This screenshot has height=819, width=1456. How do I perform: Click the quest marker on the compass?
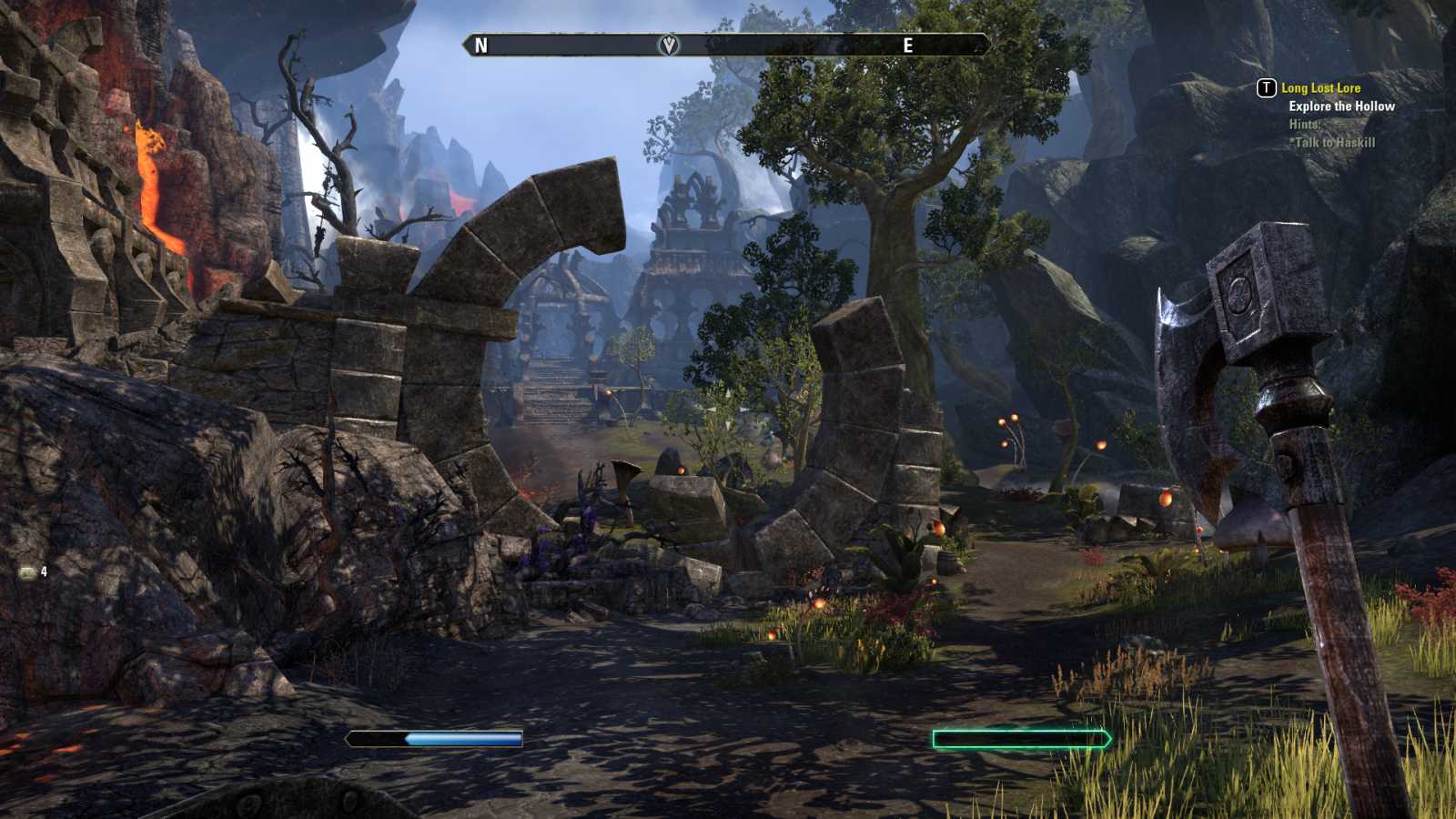(669, 45)
